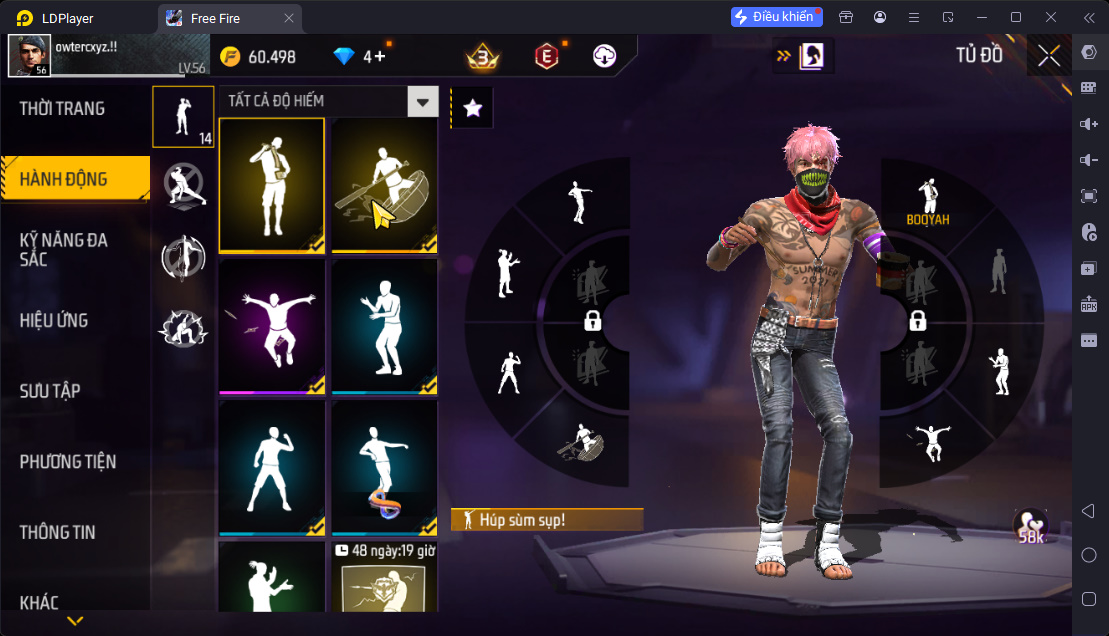Select the surfboard paddling emote tile
Image resolution: width=1109 pixels, height=636 pixels.
(384, 184)
